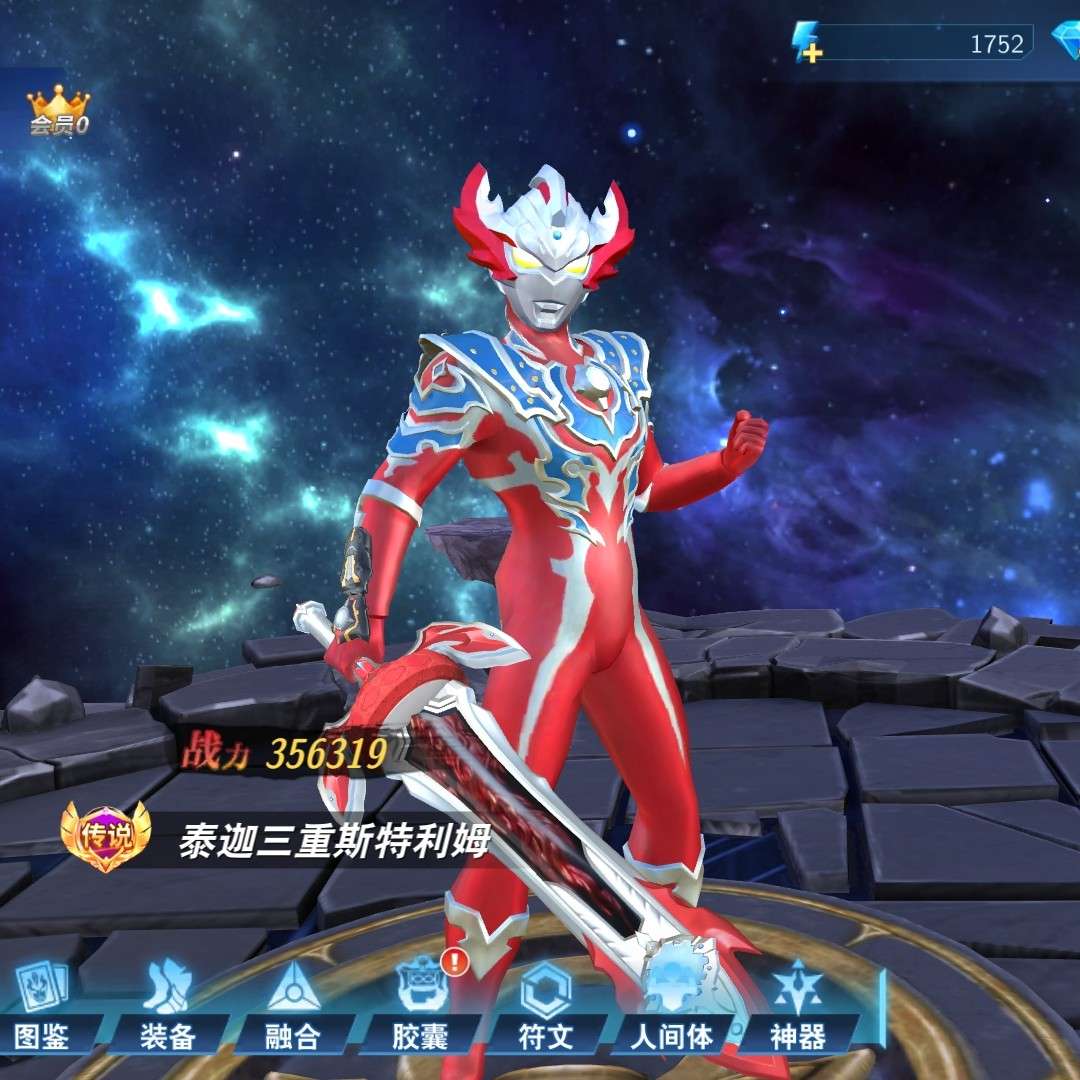Viewport: 1080px width, 1080px height.
Task: Open the 胶囊 capsule menu
Action: tap(420, 1005)
